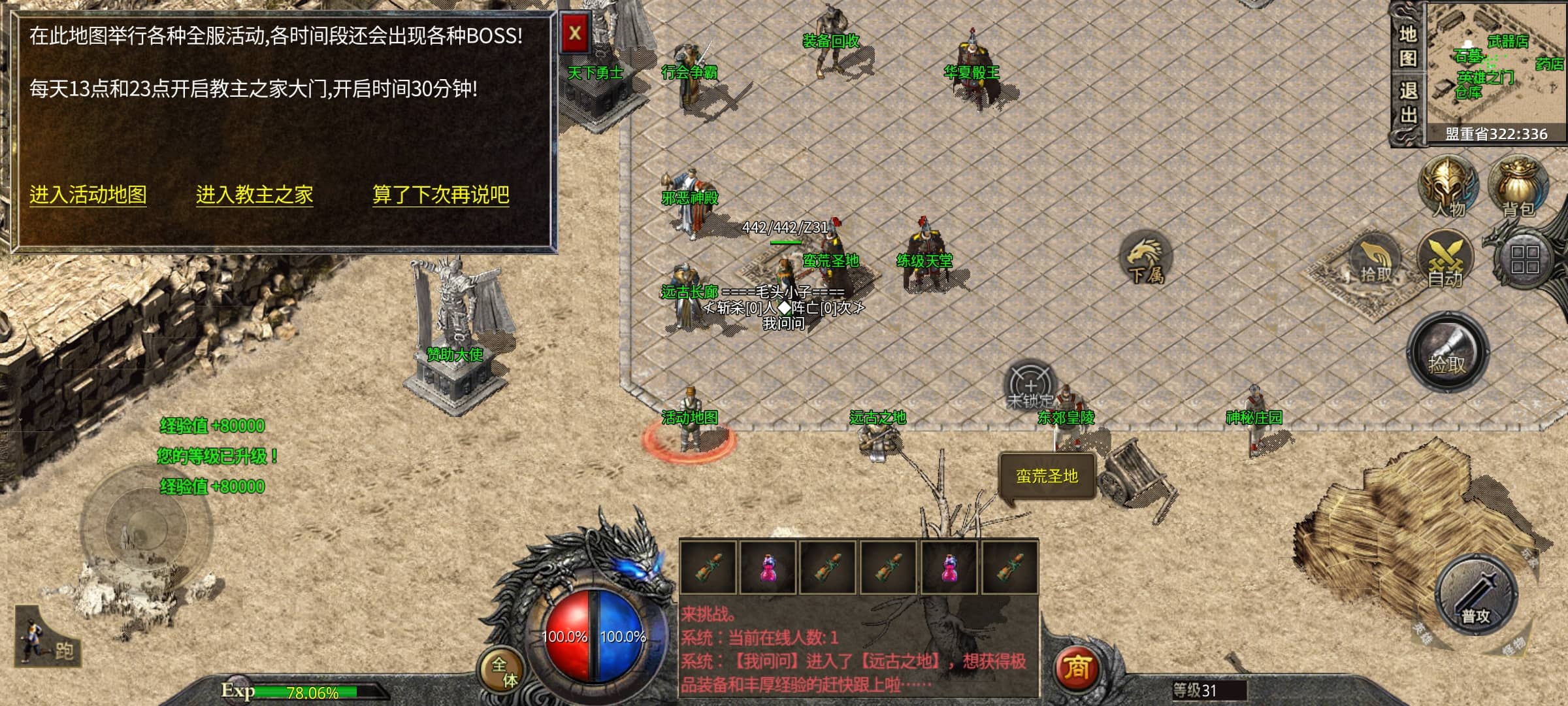Use the 普攻 basic attack button
This screenshot has width=1568, height=706.
(1475, 596)
